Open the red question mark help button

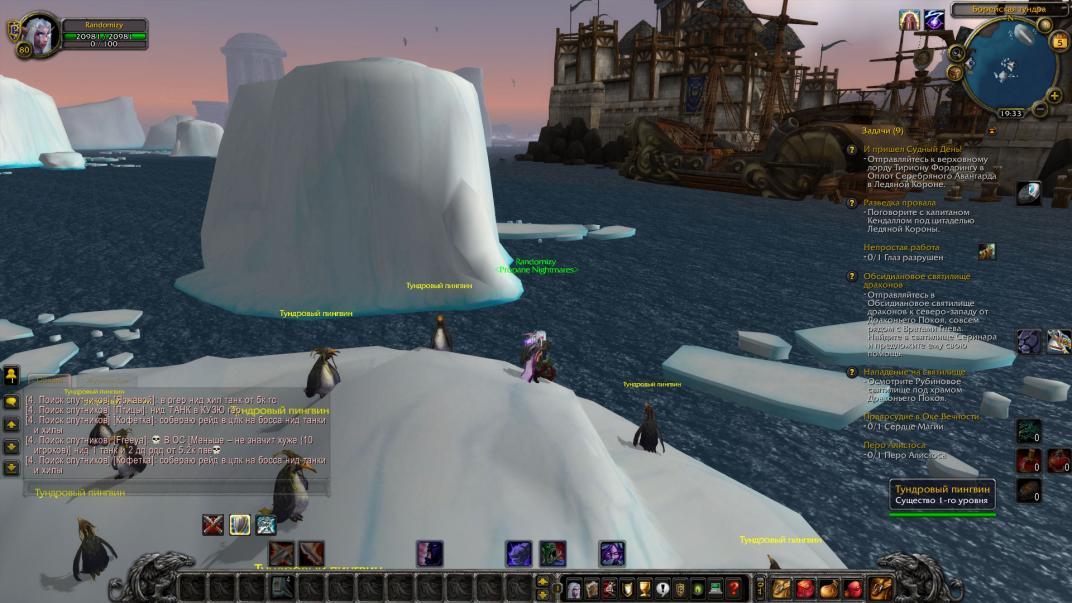point(734,588)
